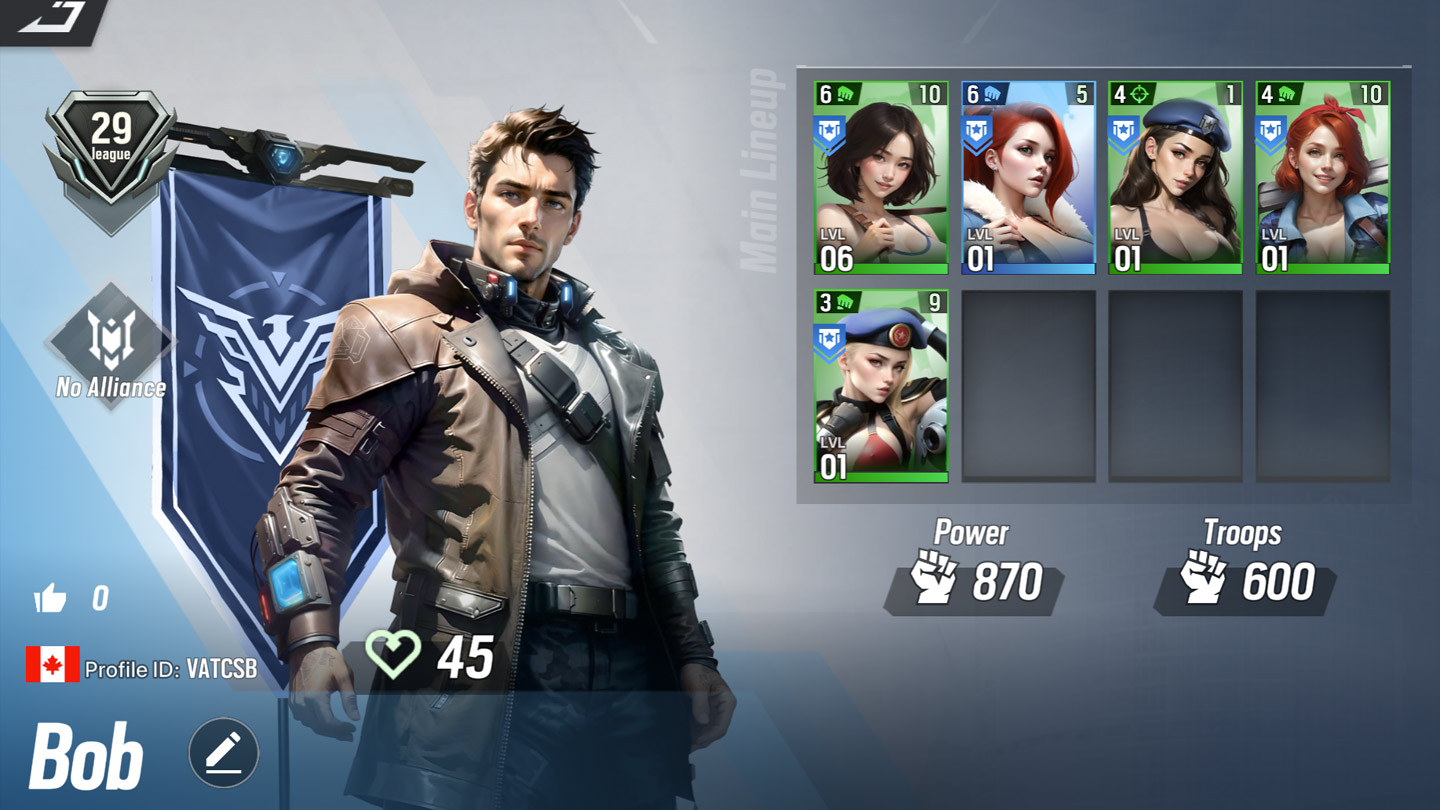Give a thumbs-up like to profile
This screenshot has width=1440, height=810.
click(50, 599)
